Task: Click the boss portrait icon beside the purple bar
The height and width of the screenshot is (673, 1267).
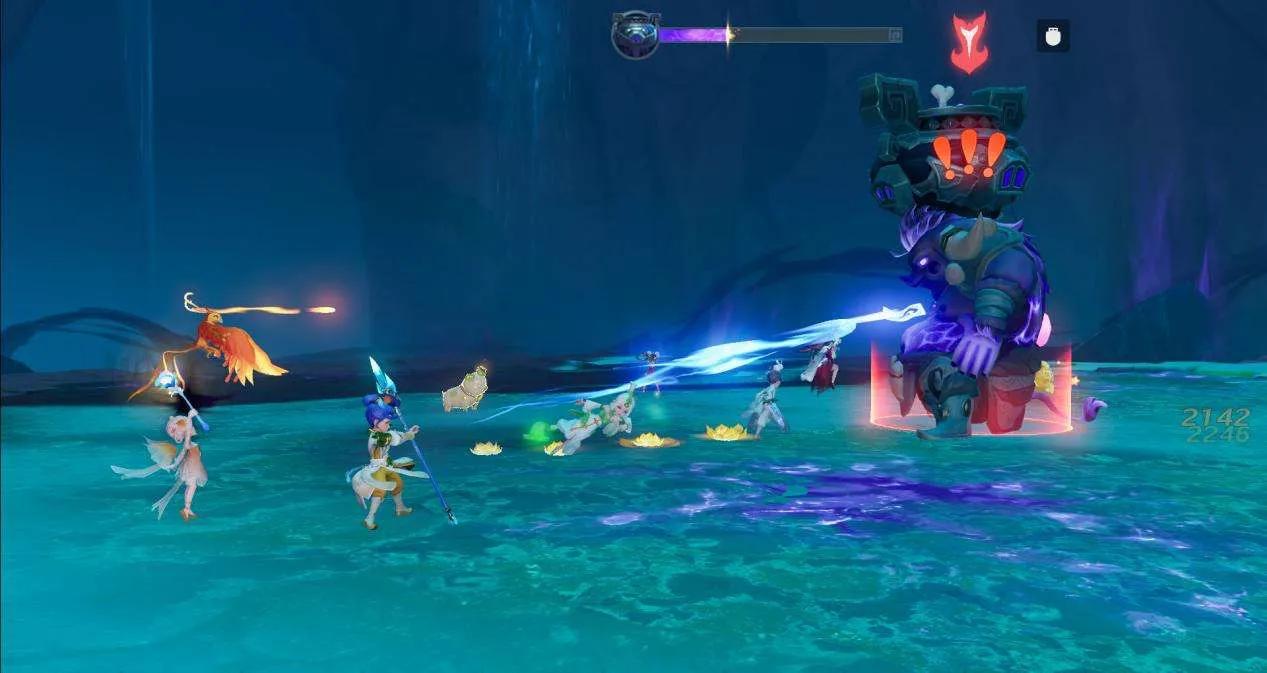Action: coord(635,35)
